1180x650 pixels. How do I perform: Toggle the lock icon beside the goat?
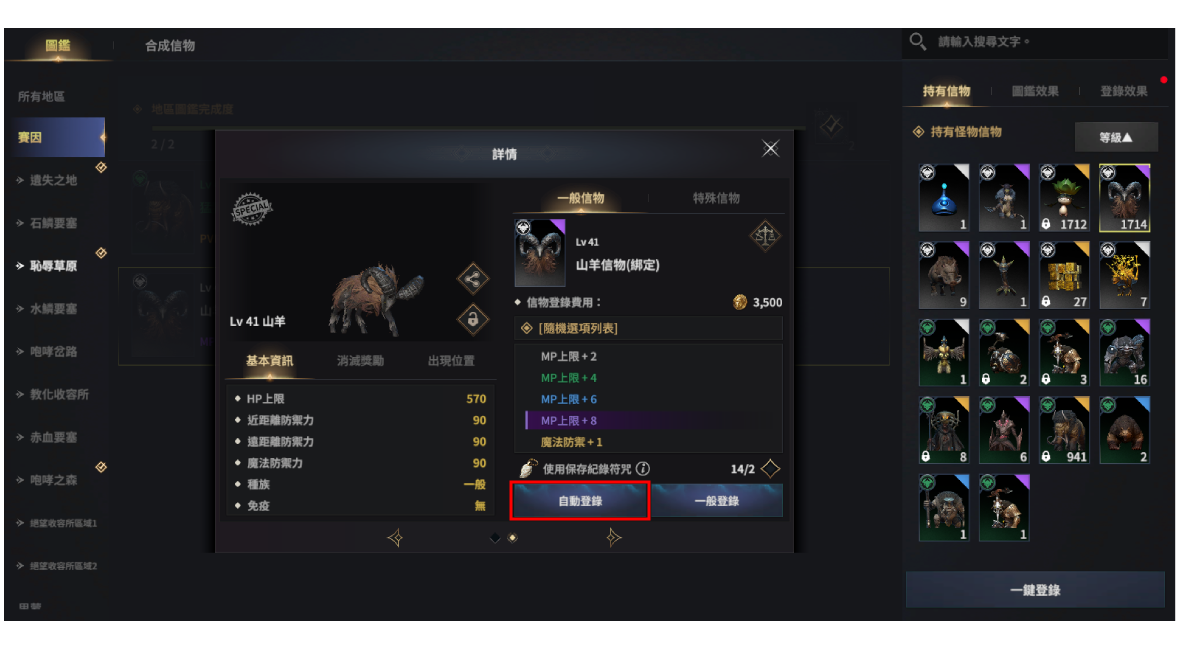[x=472, y=319]
